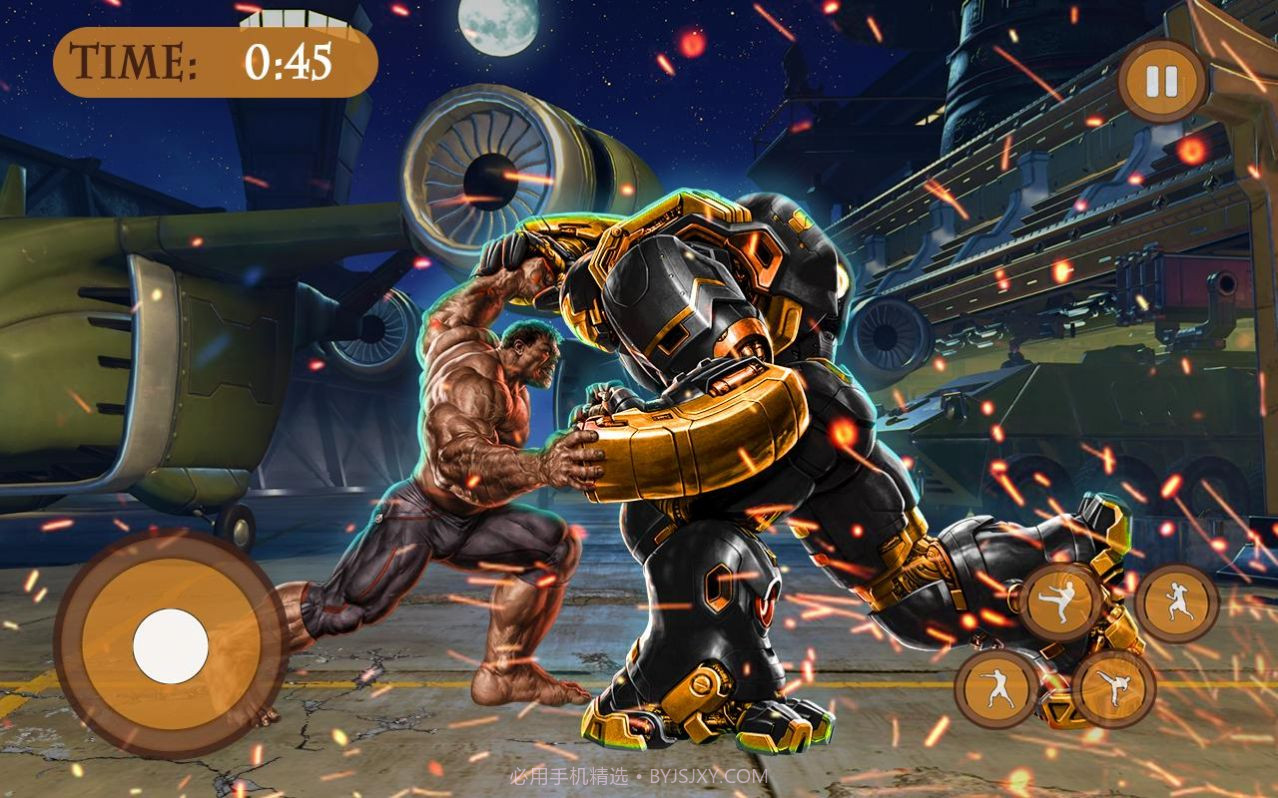Use the punch attack button
Viewport: 1278px width, 798px height.
click(996, 688)
